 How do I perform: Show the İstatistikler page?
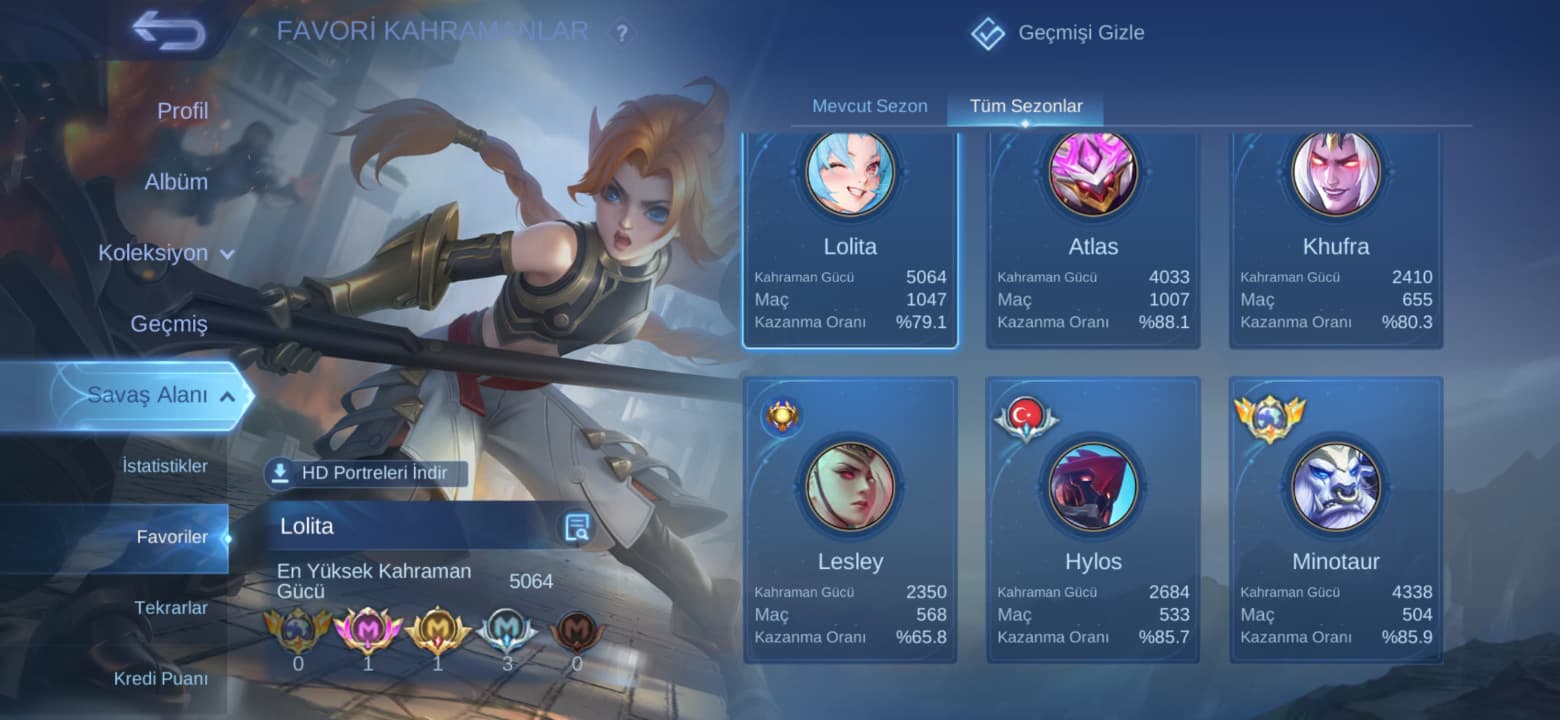coord(165,466)
